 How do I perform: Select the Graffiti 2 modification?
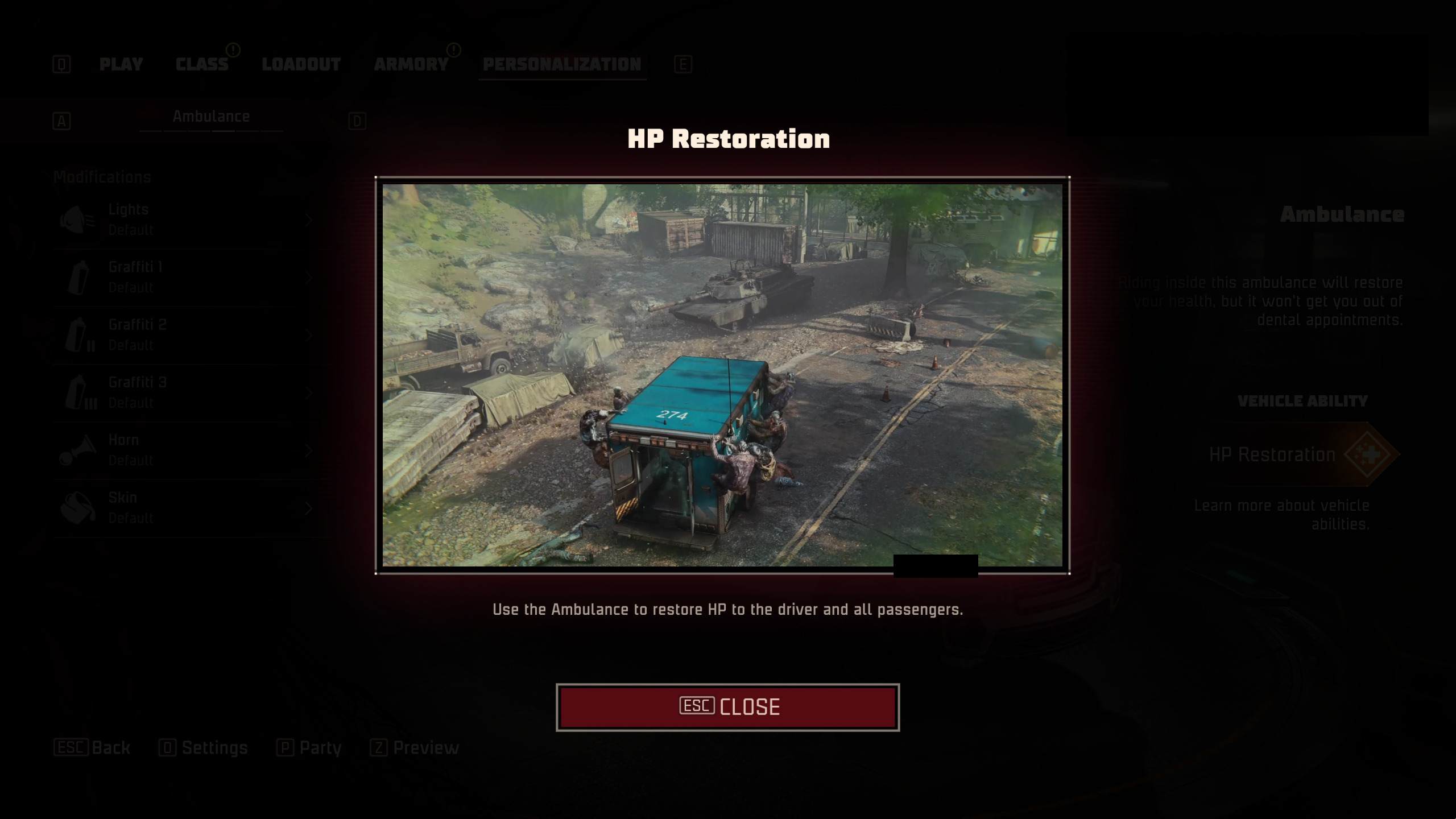pyautogui.click(x=188, y=335)
